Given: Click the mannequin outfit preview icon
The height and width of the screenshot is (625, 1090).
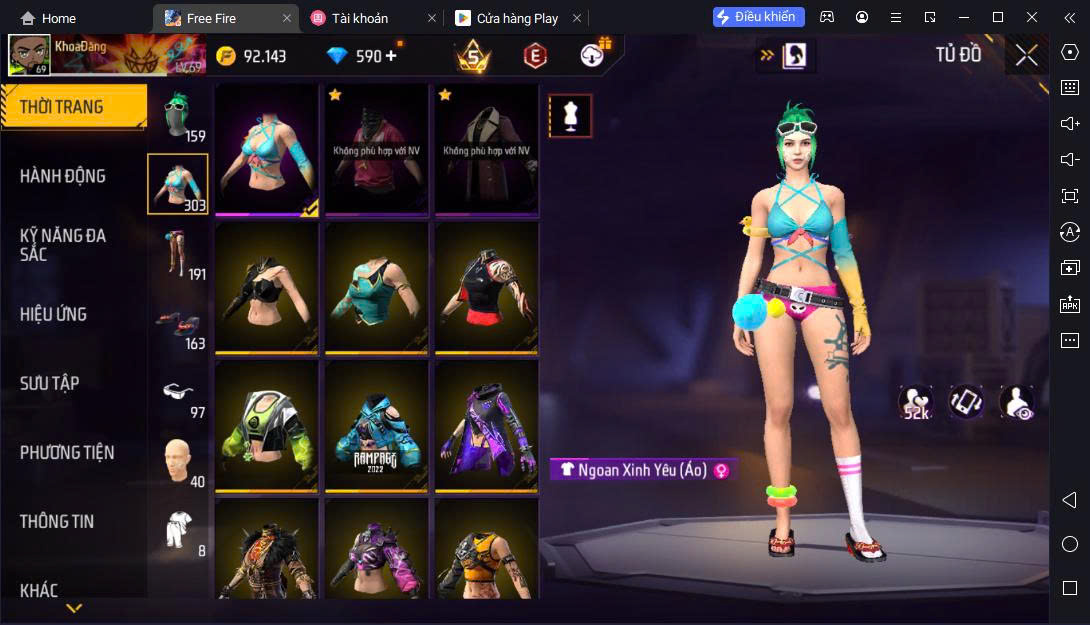Looking at the screenshot, I should click(571, 117).
